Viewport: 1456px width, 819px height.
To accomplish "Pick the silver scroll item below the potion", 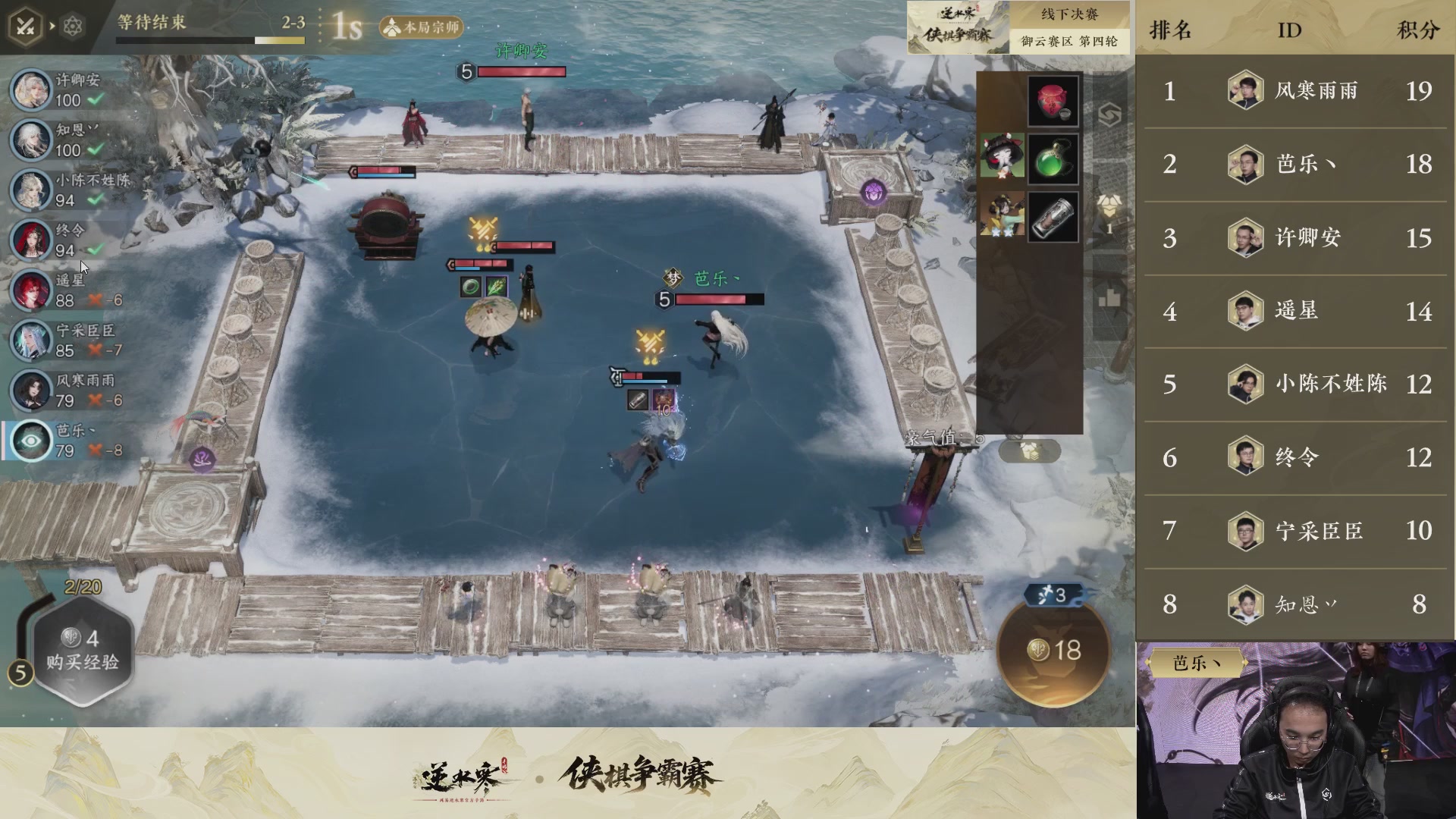I will [1053, 216].
